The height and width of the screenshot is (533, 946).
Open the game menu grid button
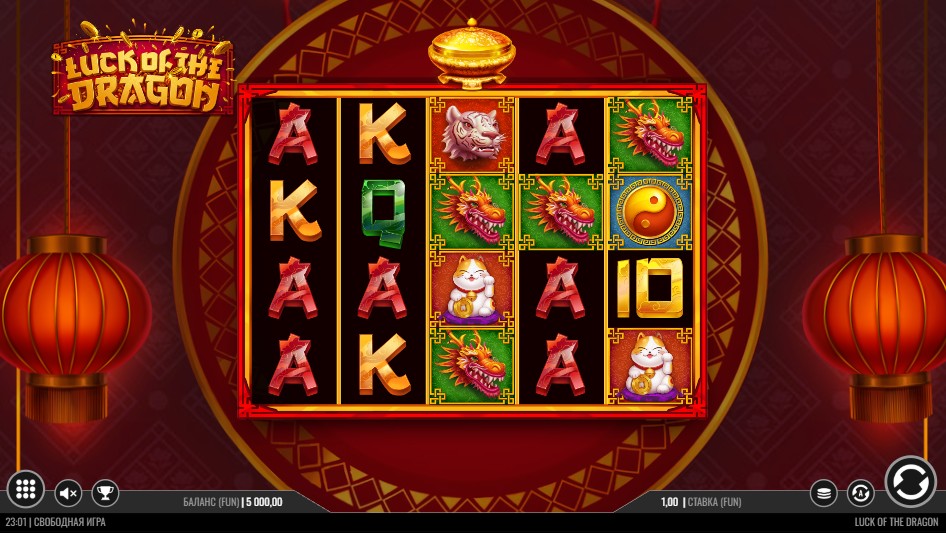point(26,489)
